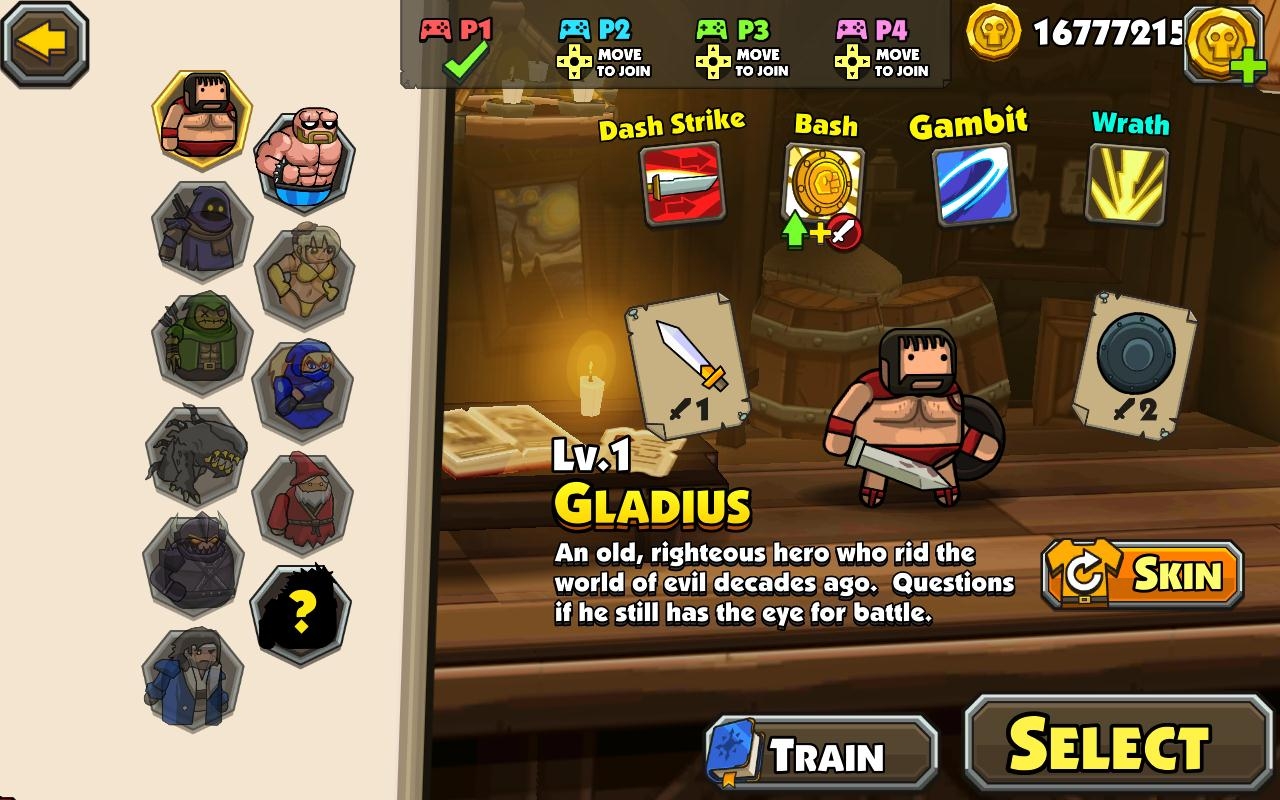Select the purple hooded rogue portrait

[x=201, y=229]
